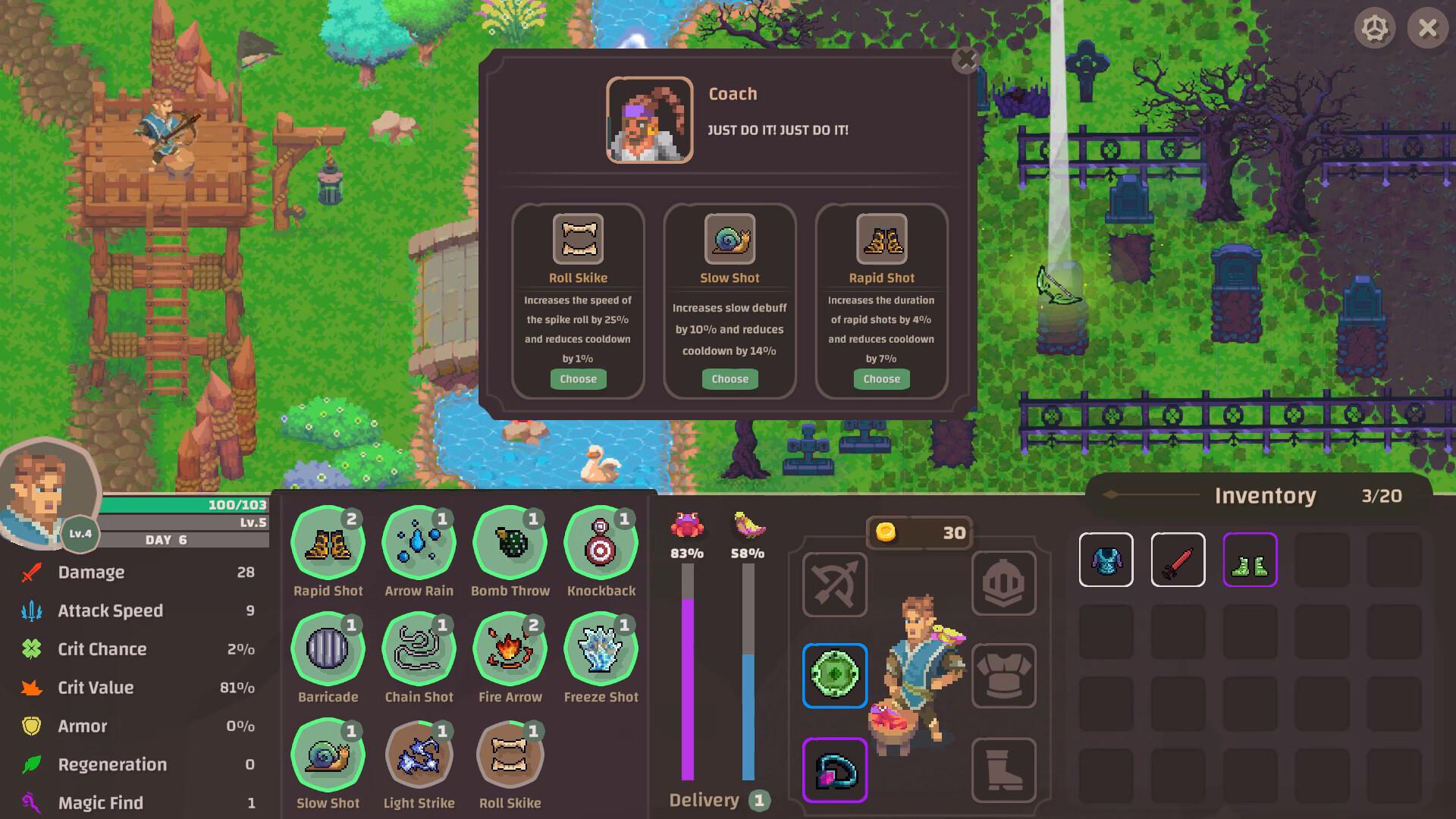Click the top-right X exit button
Viewport: 1456px width, 819px height.
point(1427,29)
